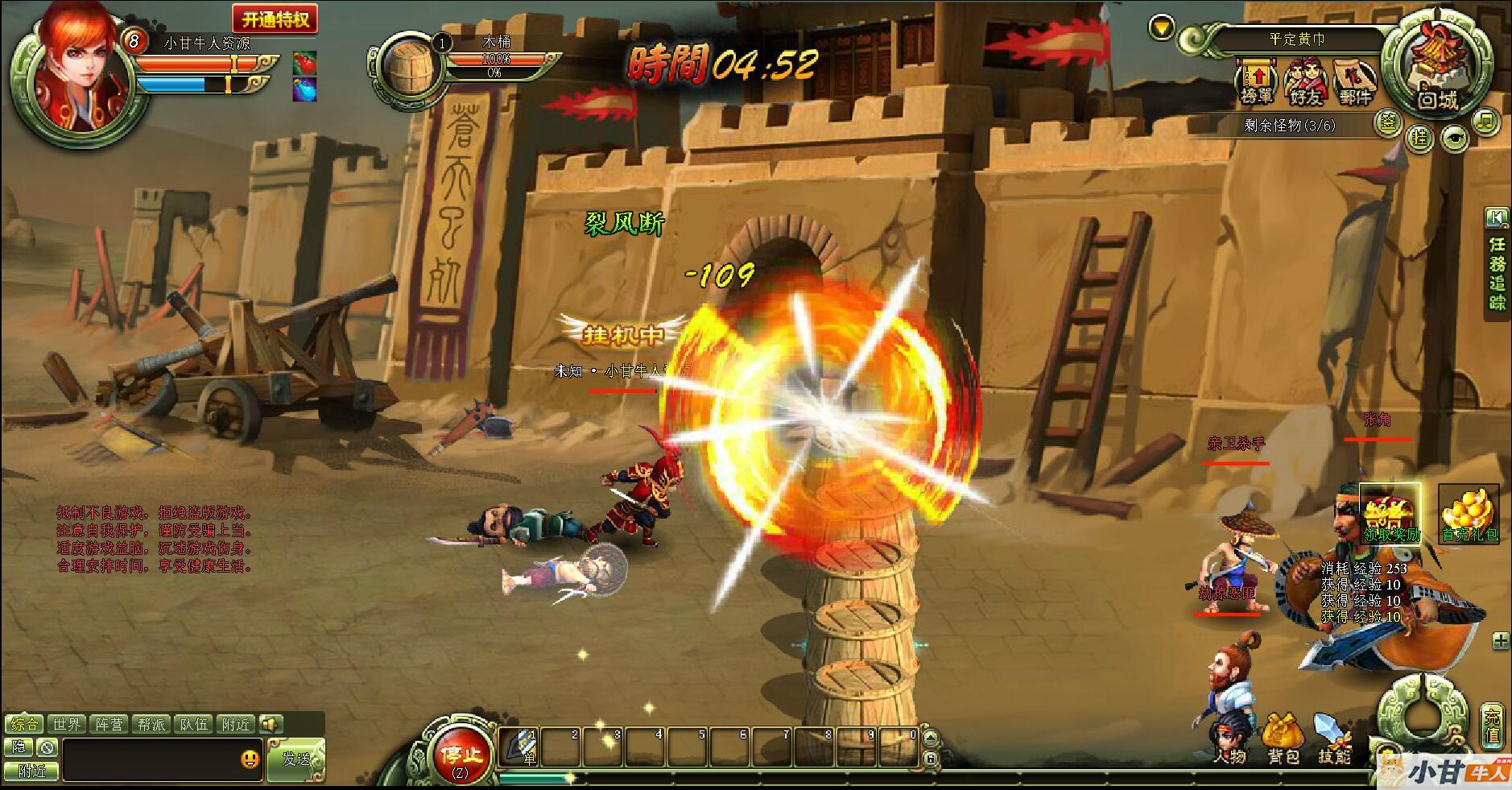The height and width of the screenshot is (790, 1512).
Task: Stop auto-battle with the red 停止 button
Action: tap(460, 756)
